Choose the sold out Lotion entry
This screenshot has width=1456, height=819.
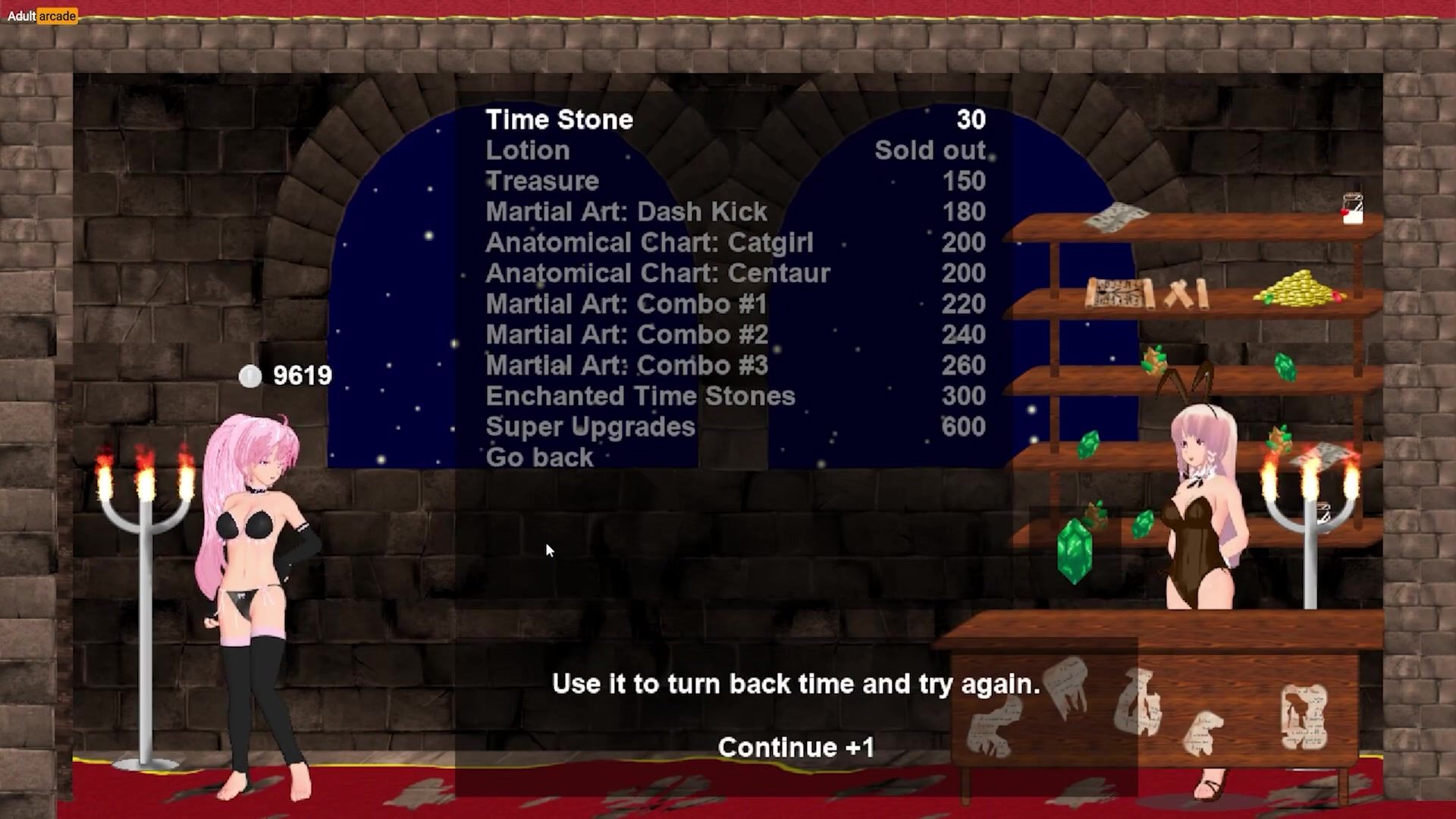[x=528, y=150]
